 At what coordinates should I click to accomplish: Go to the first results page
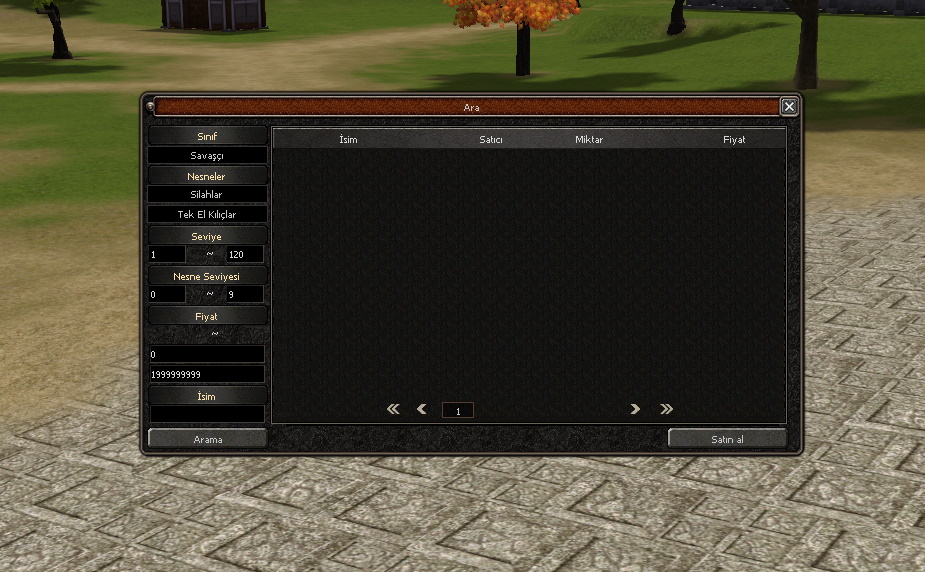(393, 409)
